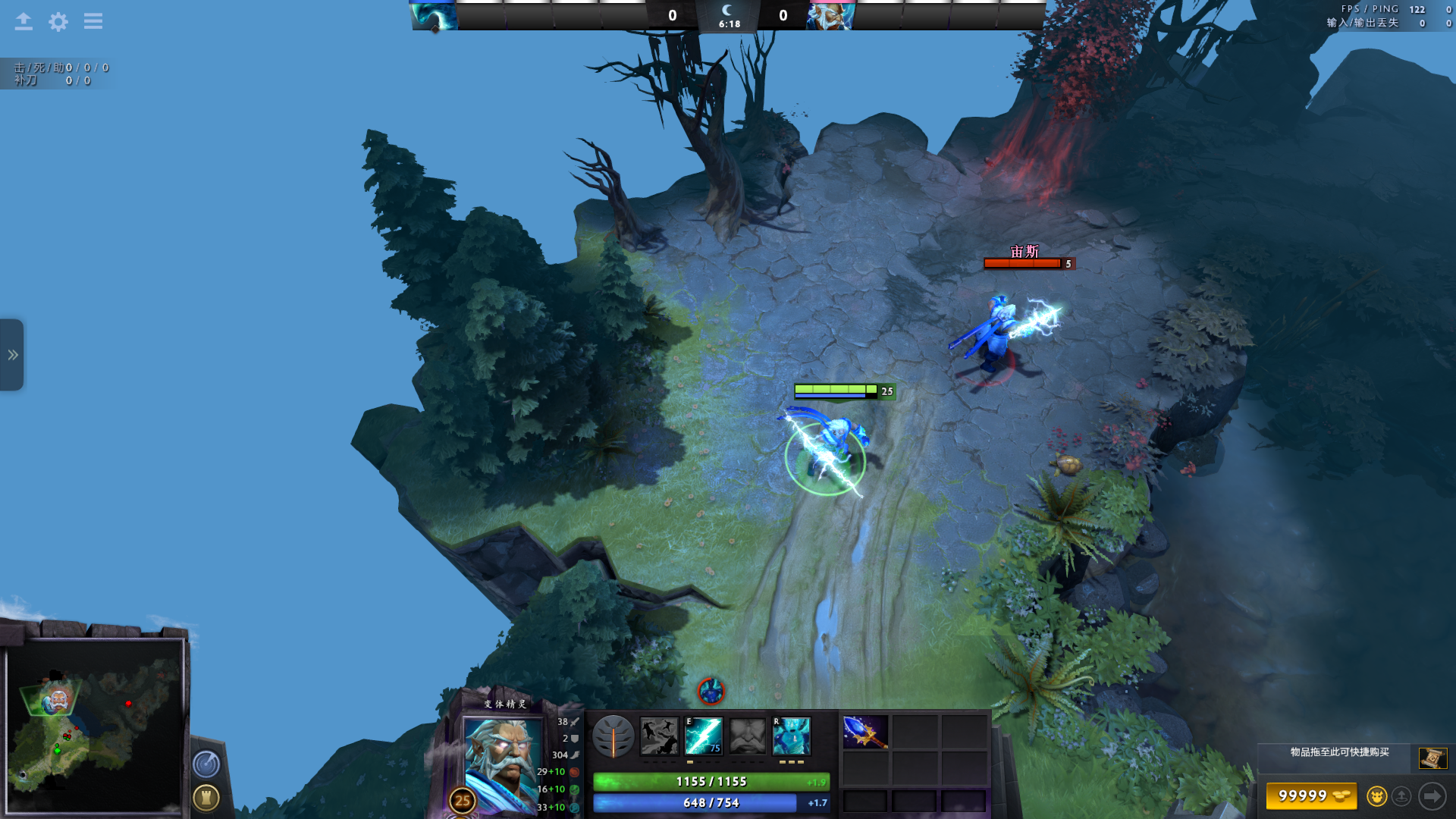
Task: Select the greyed-out bearded face ability
Action: [748, 736]
